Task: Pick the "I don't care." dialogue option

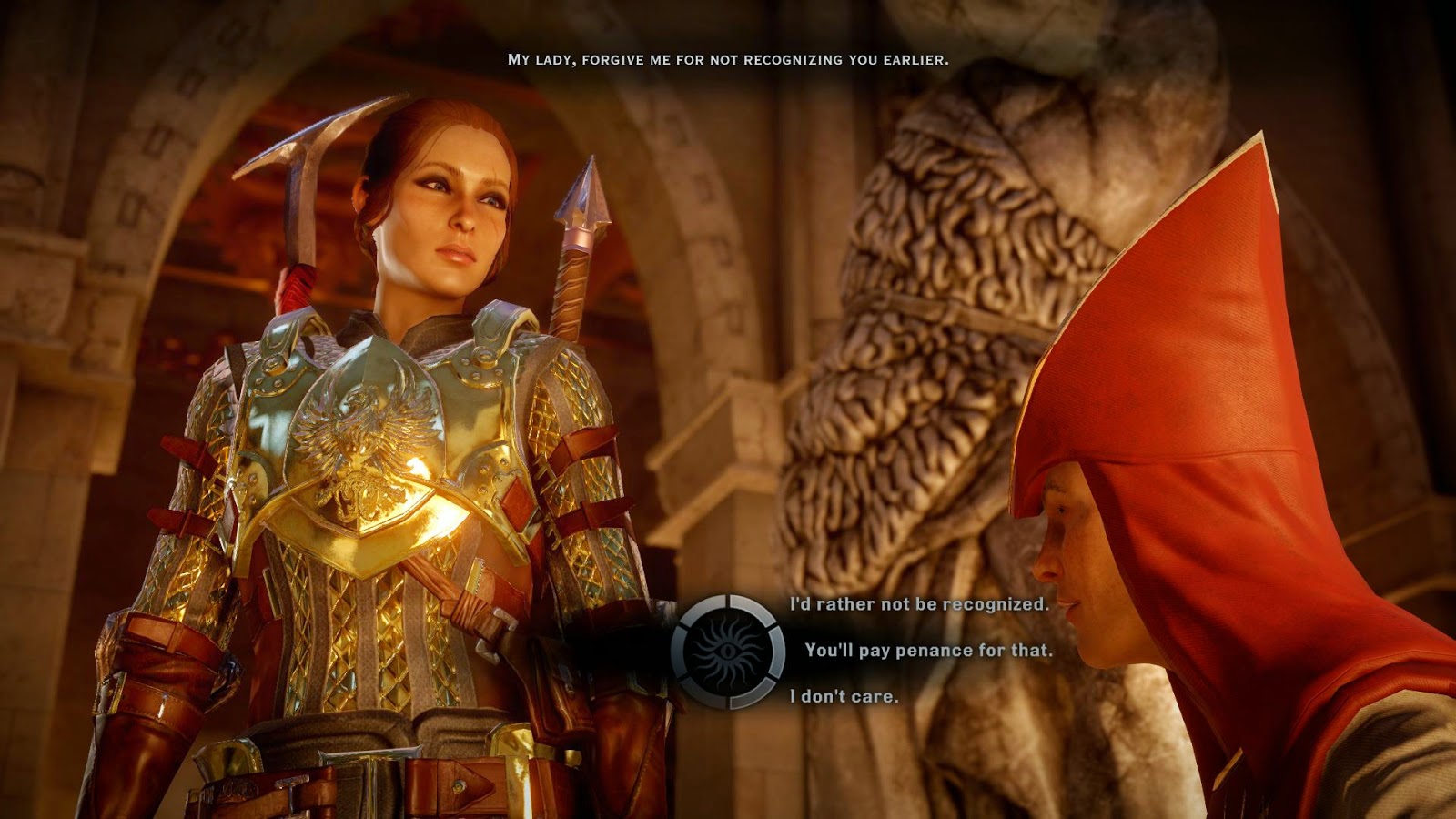Action: [x=844, y=696]
